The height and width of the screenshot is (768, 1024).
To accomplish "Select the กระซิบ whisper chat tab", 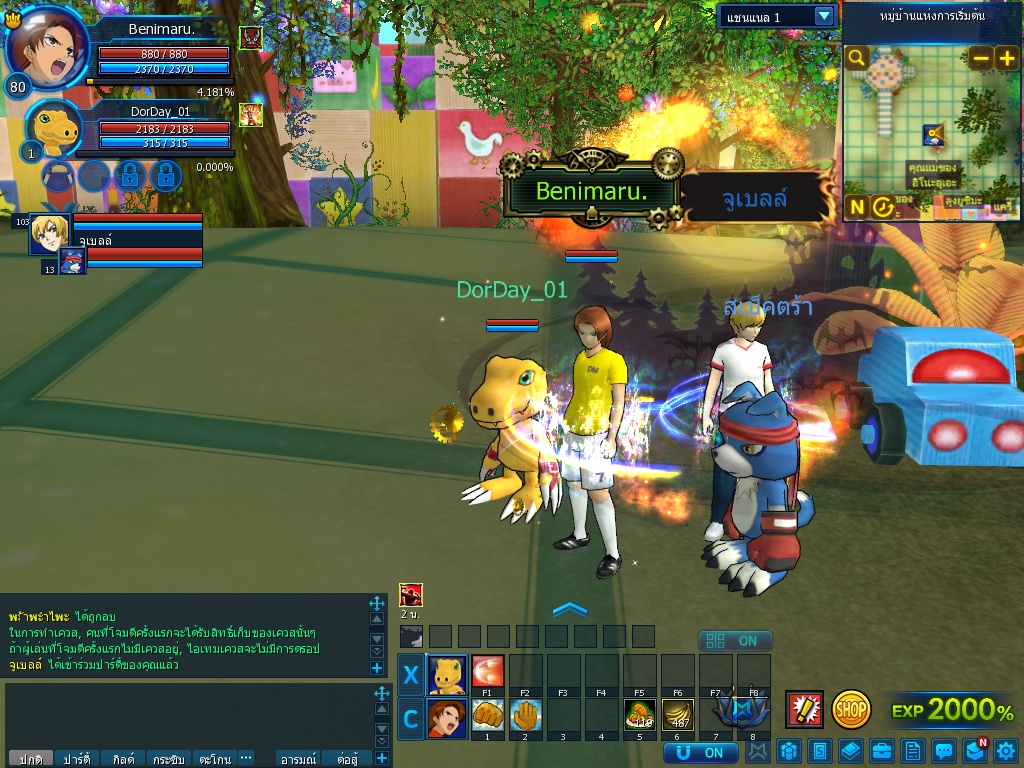I will 170,759.
